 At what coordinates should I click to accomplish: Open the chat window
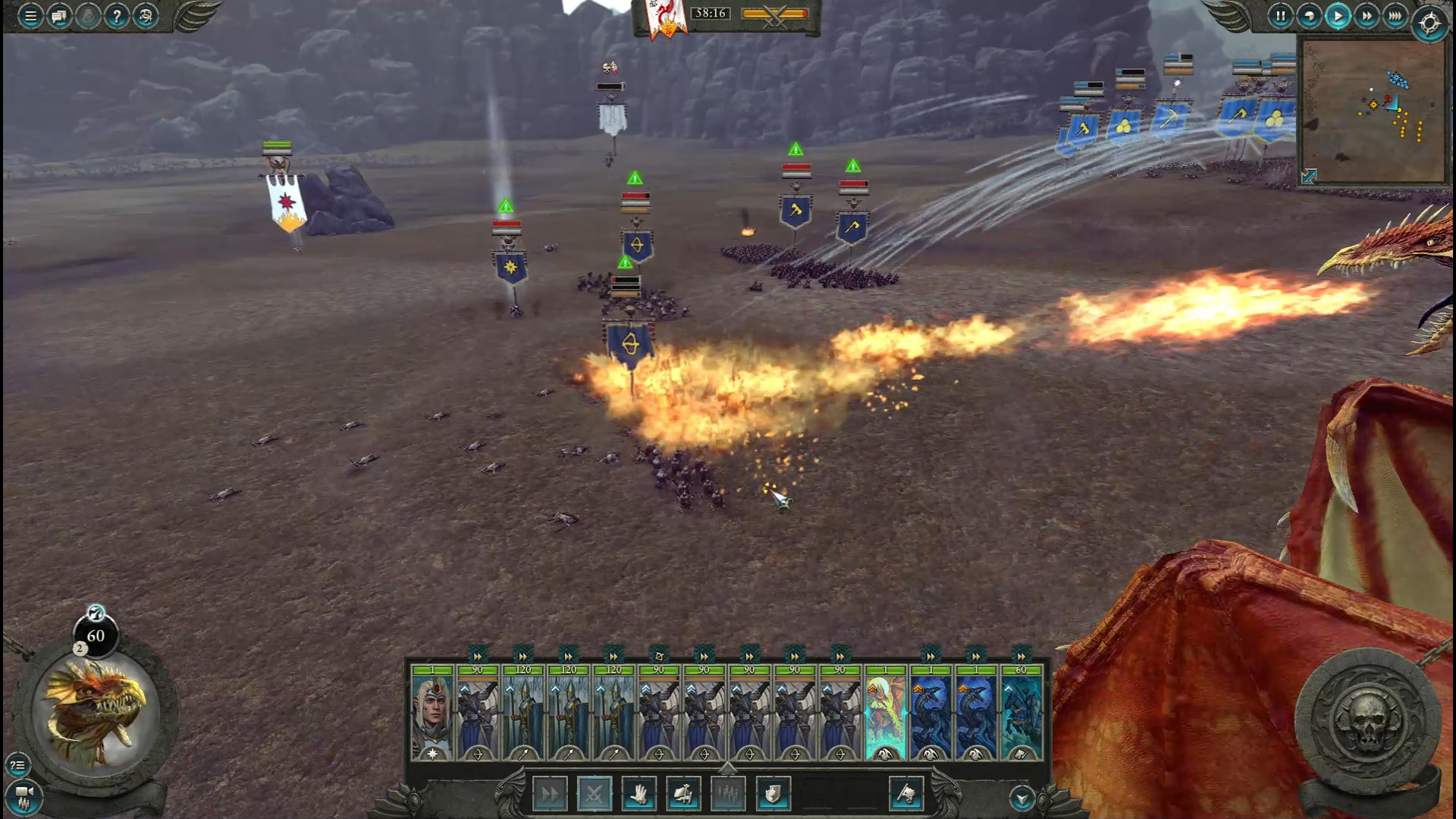pos(59,16)
